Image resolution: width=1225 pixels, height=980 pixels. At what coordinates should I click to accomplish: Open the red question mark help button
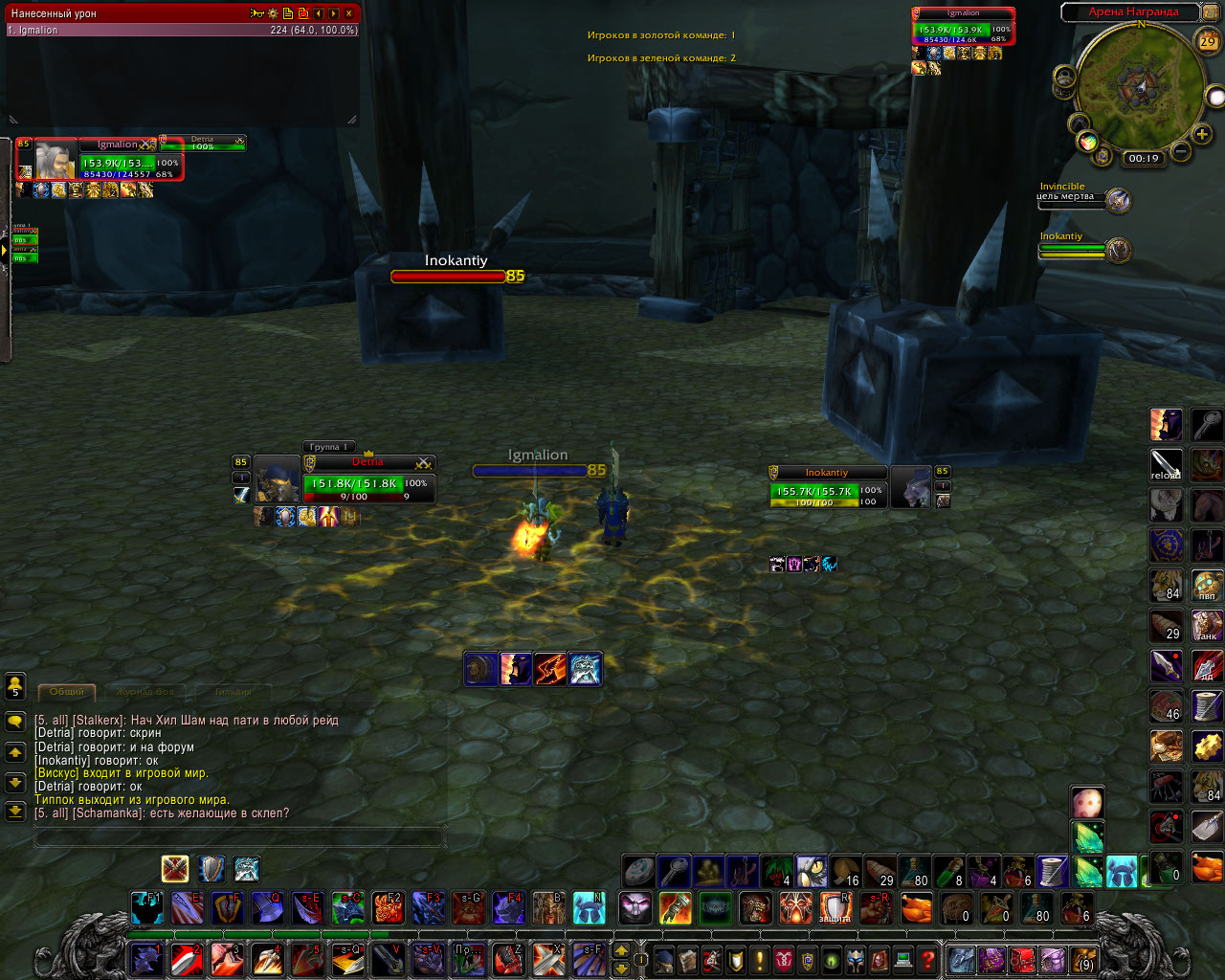pyautogui.click(x=927, y=959)
